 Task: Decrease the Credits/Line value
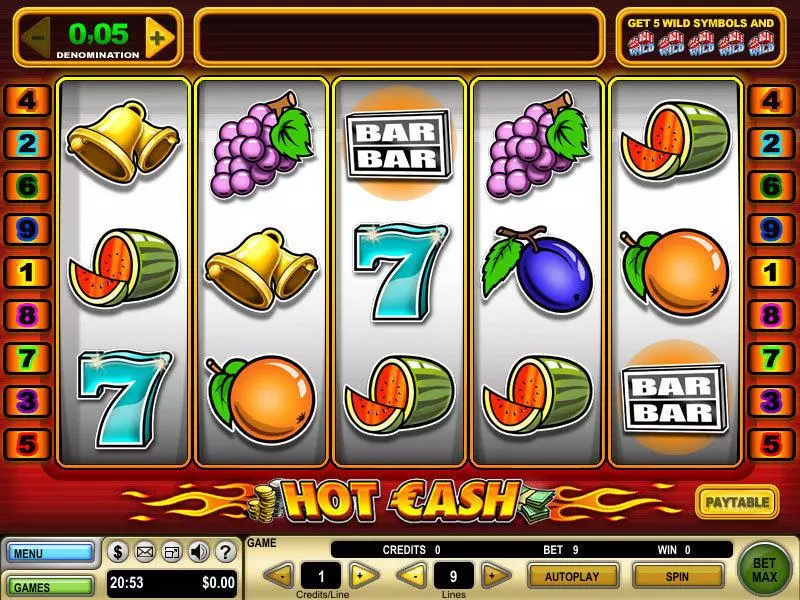(x=283, y=575)
